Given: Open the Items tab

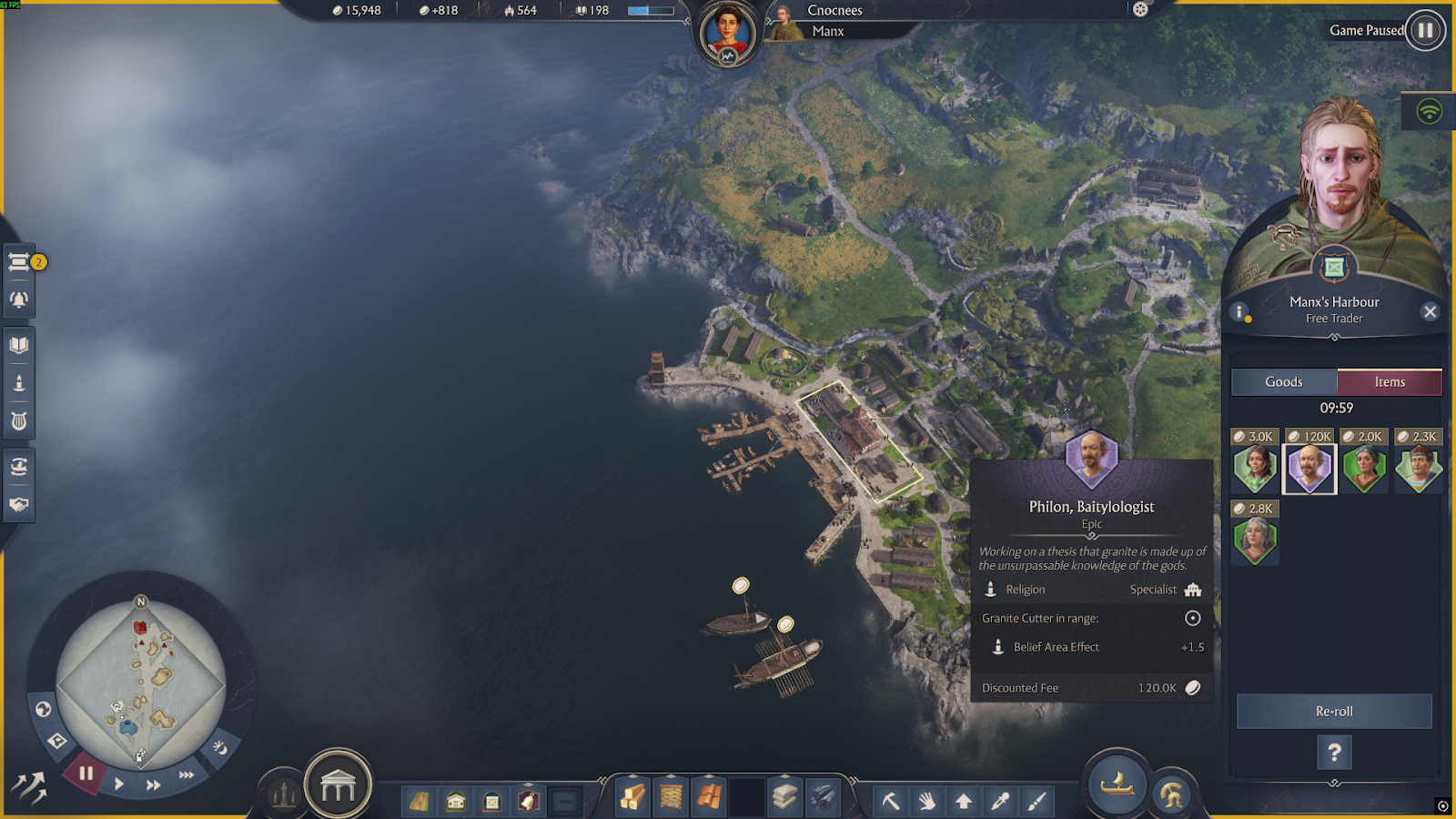Looking at the screenshot, I should tap(1390, 382).
